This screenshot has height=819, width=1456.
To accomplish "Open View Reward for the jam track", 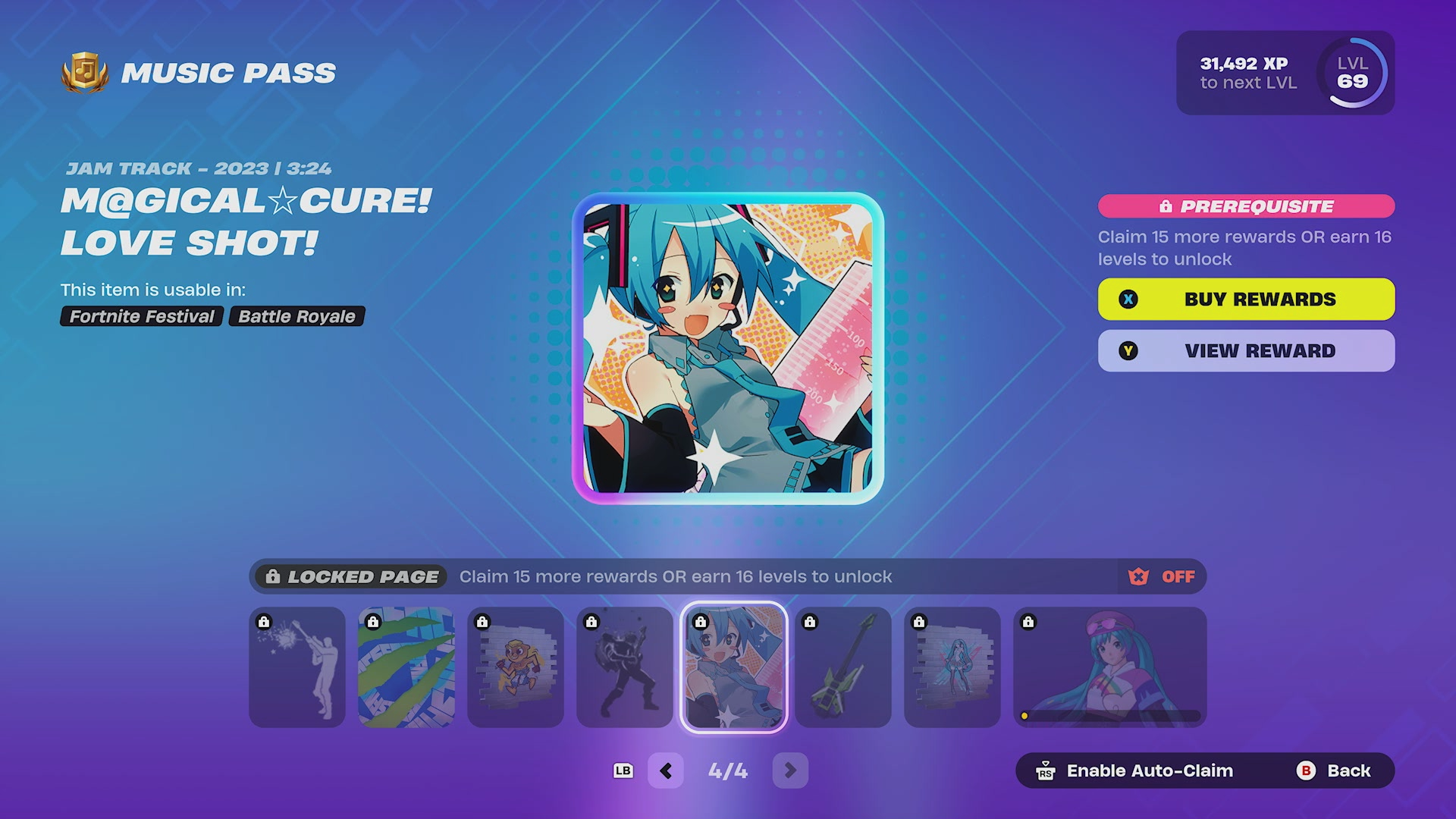I will (1246, 350).
